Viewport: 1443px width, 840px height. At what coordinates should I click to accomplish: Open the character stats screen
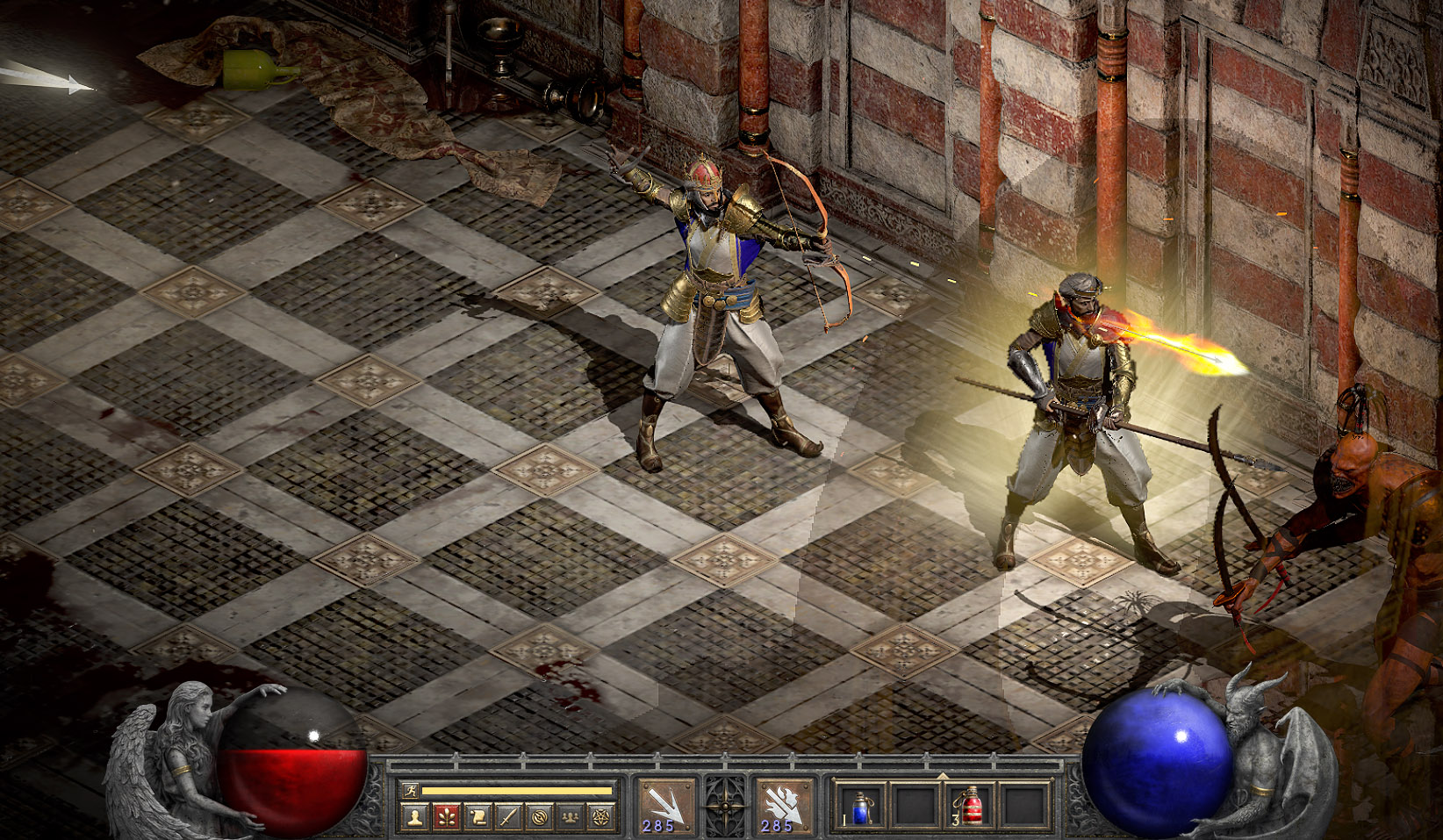coord(415,817)
